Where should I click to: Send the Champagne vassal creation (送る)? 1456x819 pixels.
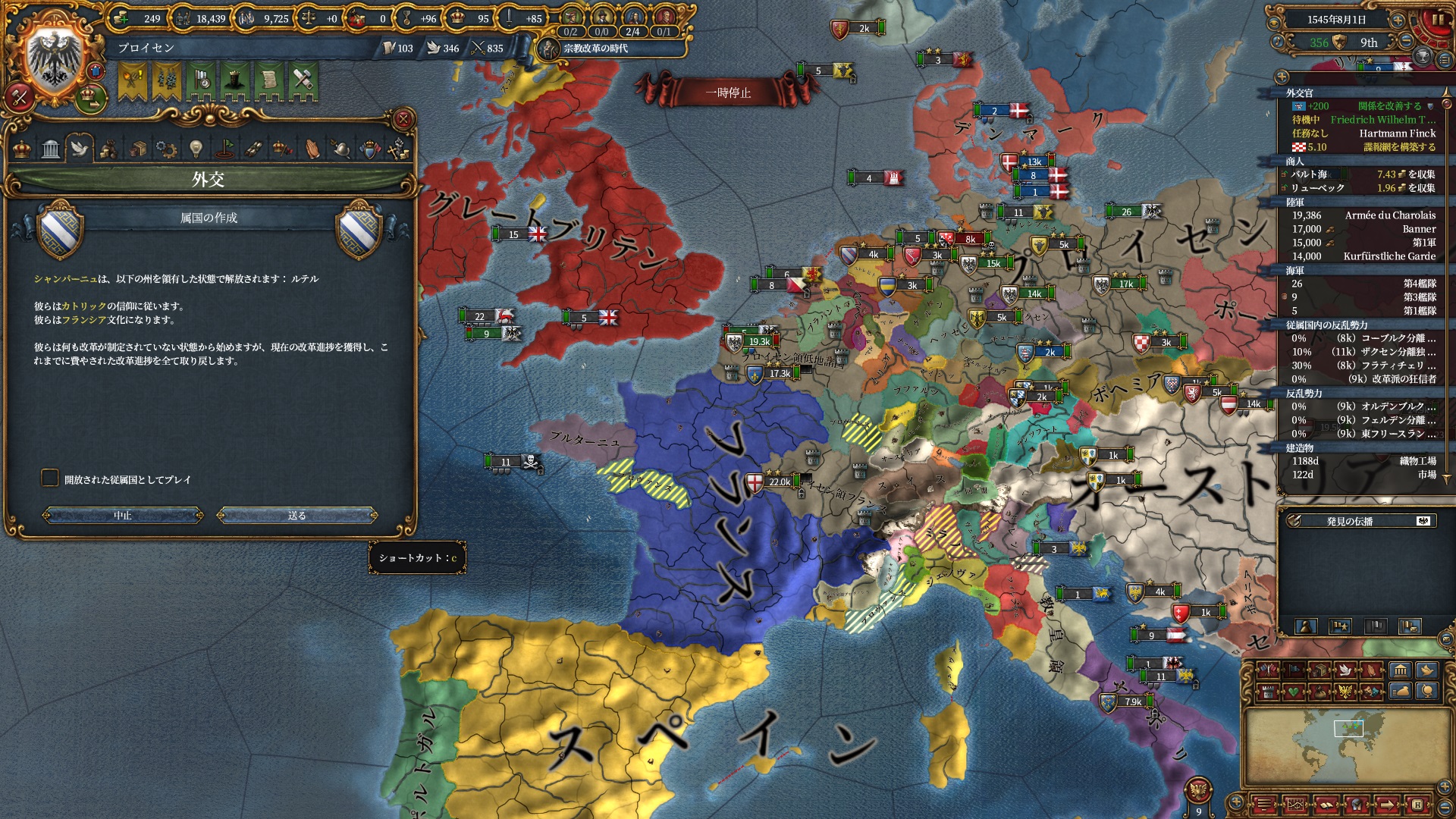click(x=297, y=516)
